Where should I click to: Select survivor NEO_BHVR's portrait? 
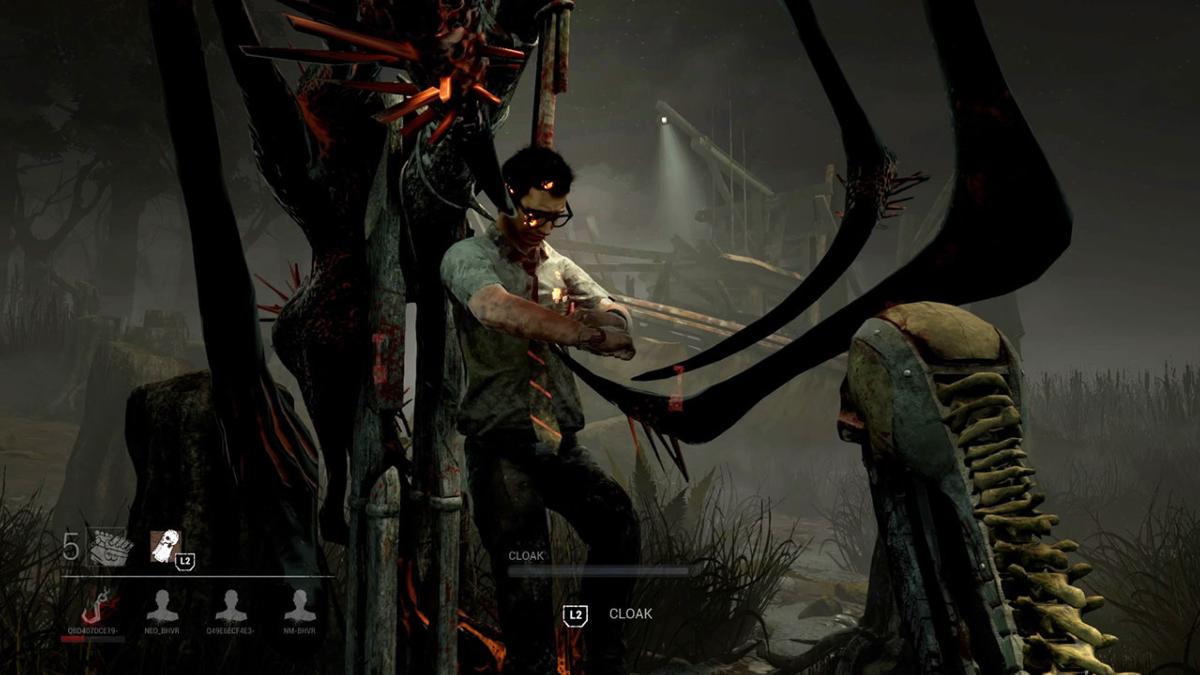point(162,605)
